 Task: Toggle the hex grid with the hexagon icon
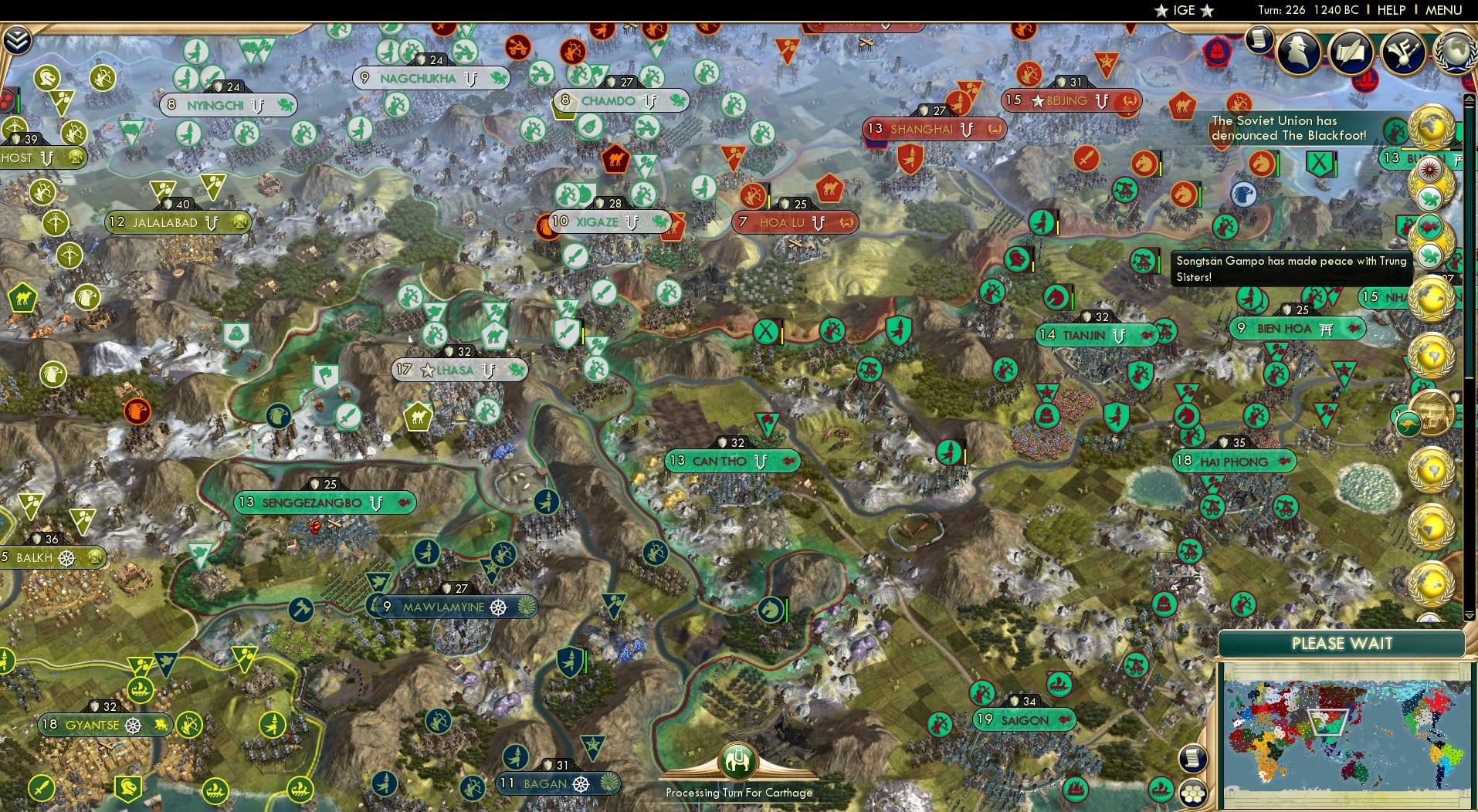[1194, 793]
